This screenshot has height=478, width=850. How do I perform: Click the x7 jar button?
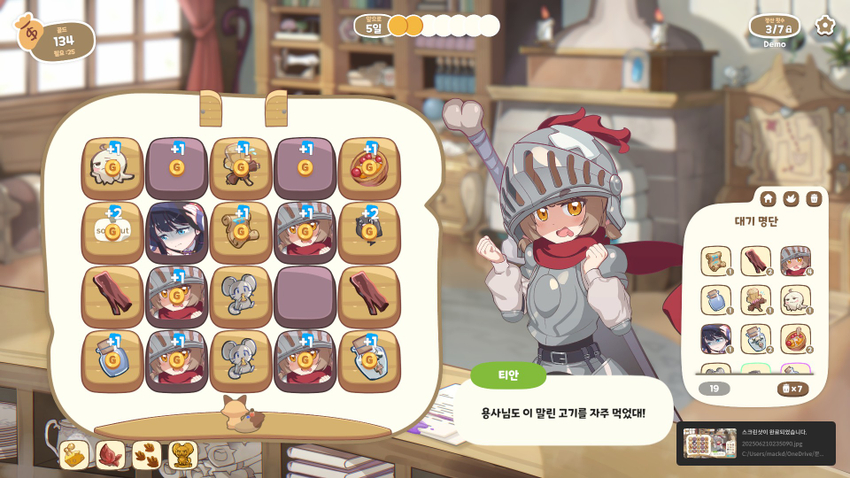coord(791,389)
